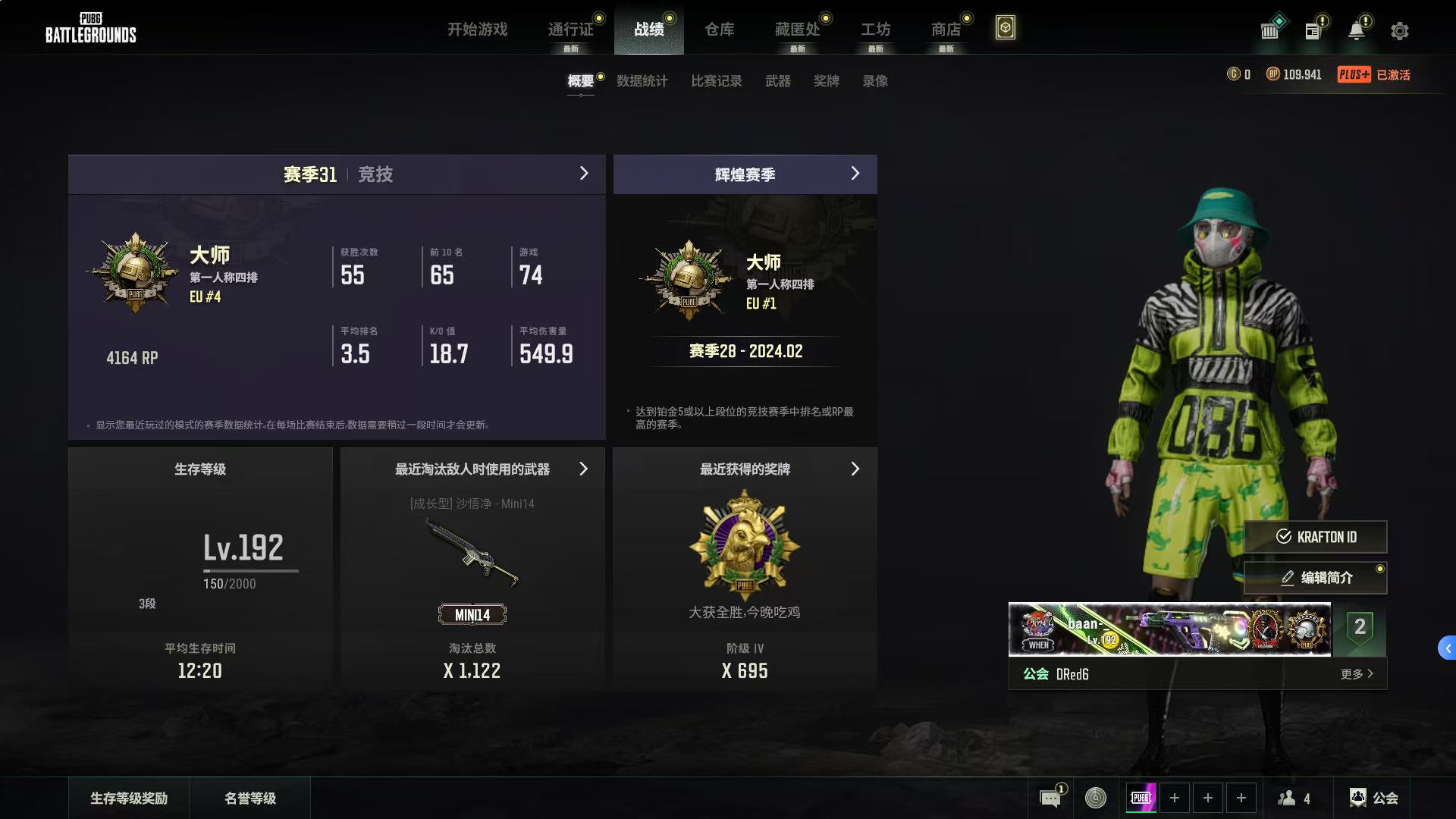Image resolution: width=1456 pixels, height=819 pixels.
Task: Open the notifications bell icon
Action: tap(1357, 31)
